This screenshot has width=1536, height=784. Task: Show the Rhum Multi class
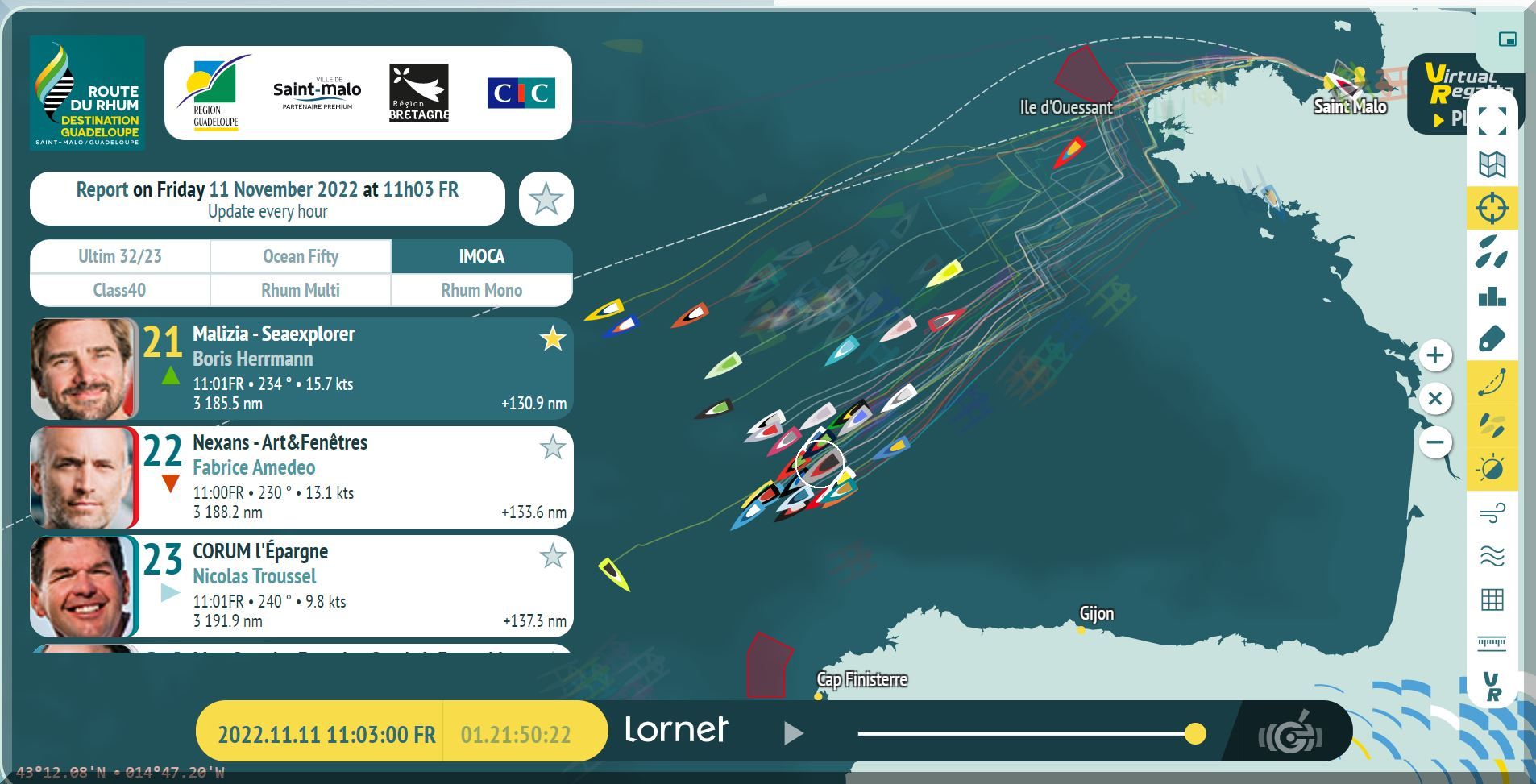coord(301,290)
